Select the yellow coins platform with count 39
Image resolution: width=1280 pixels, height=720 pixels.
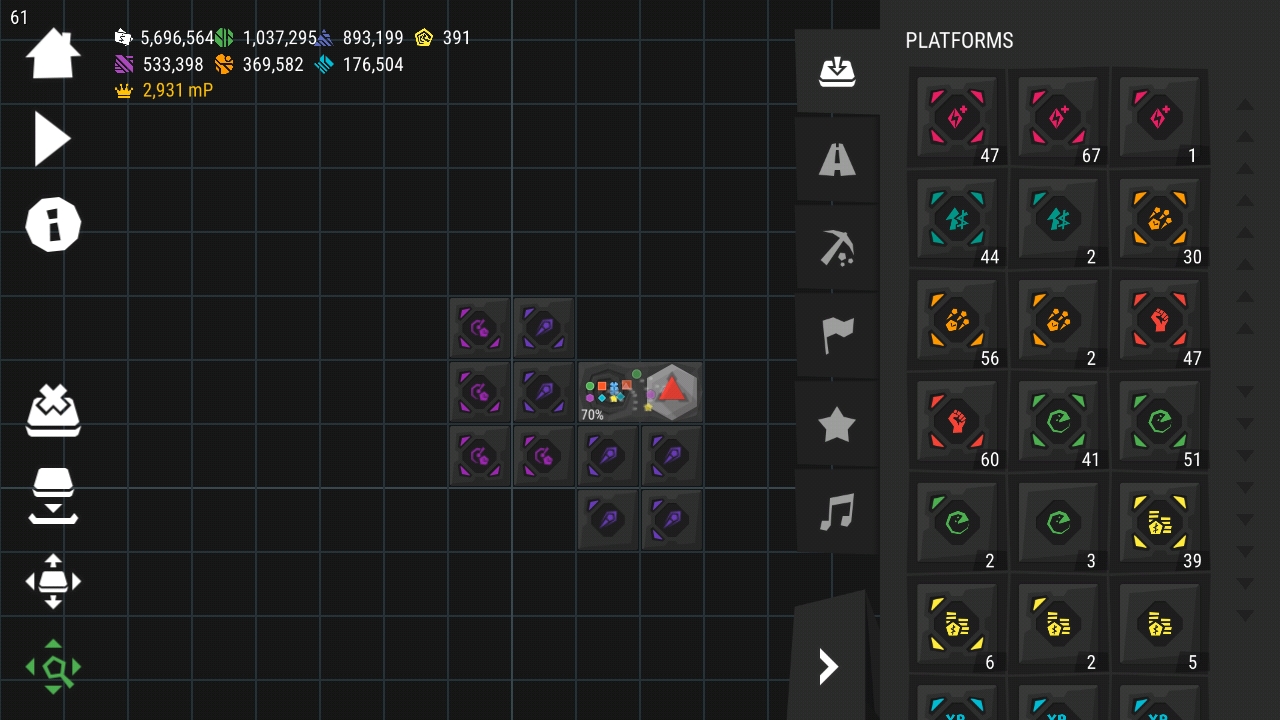[x=1159, y=522]
